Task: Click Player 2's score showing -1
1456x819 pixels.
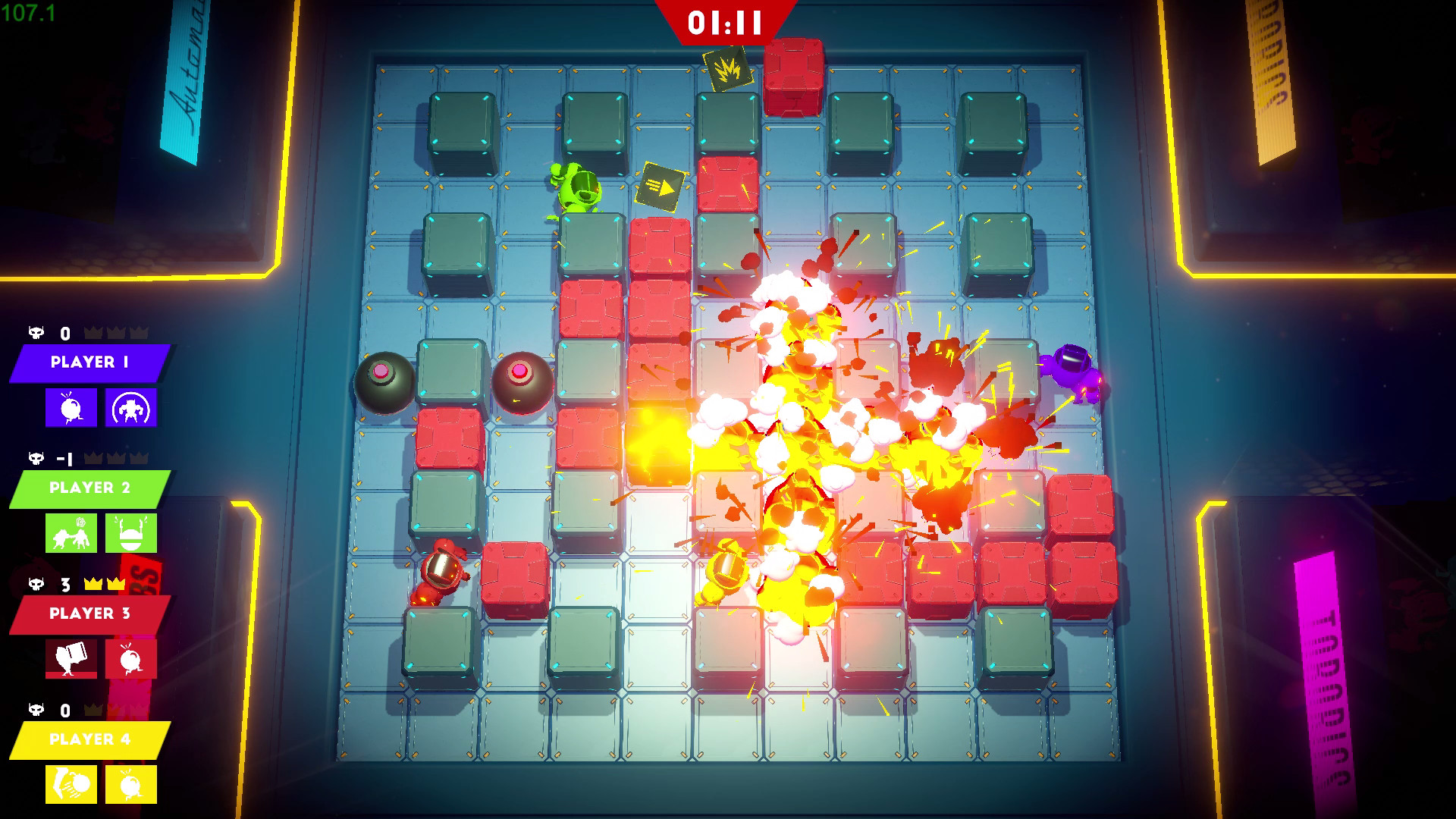Action: 64,458
